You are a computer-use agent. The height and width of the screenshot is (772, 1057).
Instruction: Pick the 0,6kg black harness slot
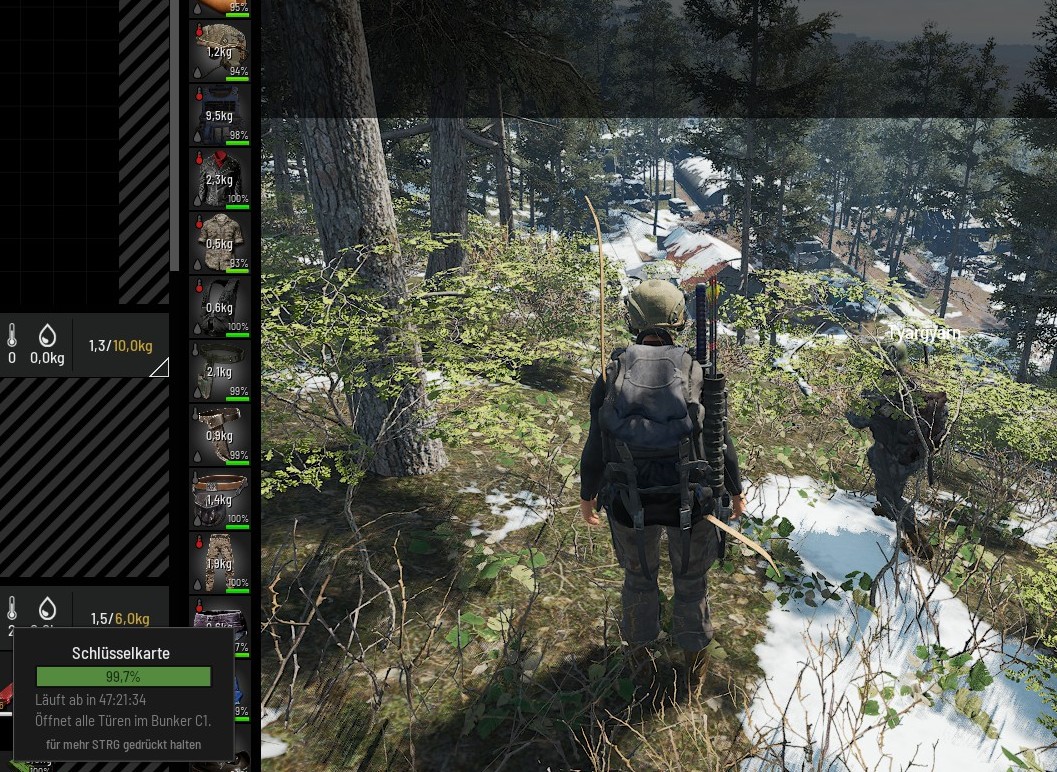pyautogui.click(x=220, y=305)
